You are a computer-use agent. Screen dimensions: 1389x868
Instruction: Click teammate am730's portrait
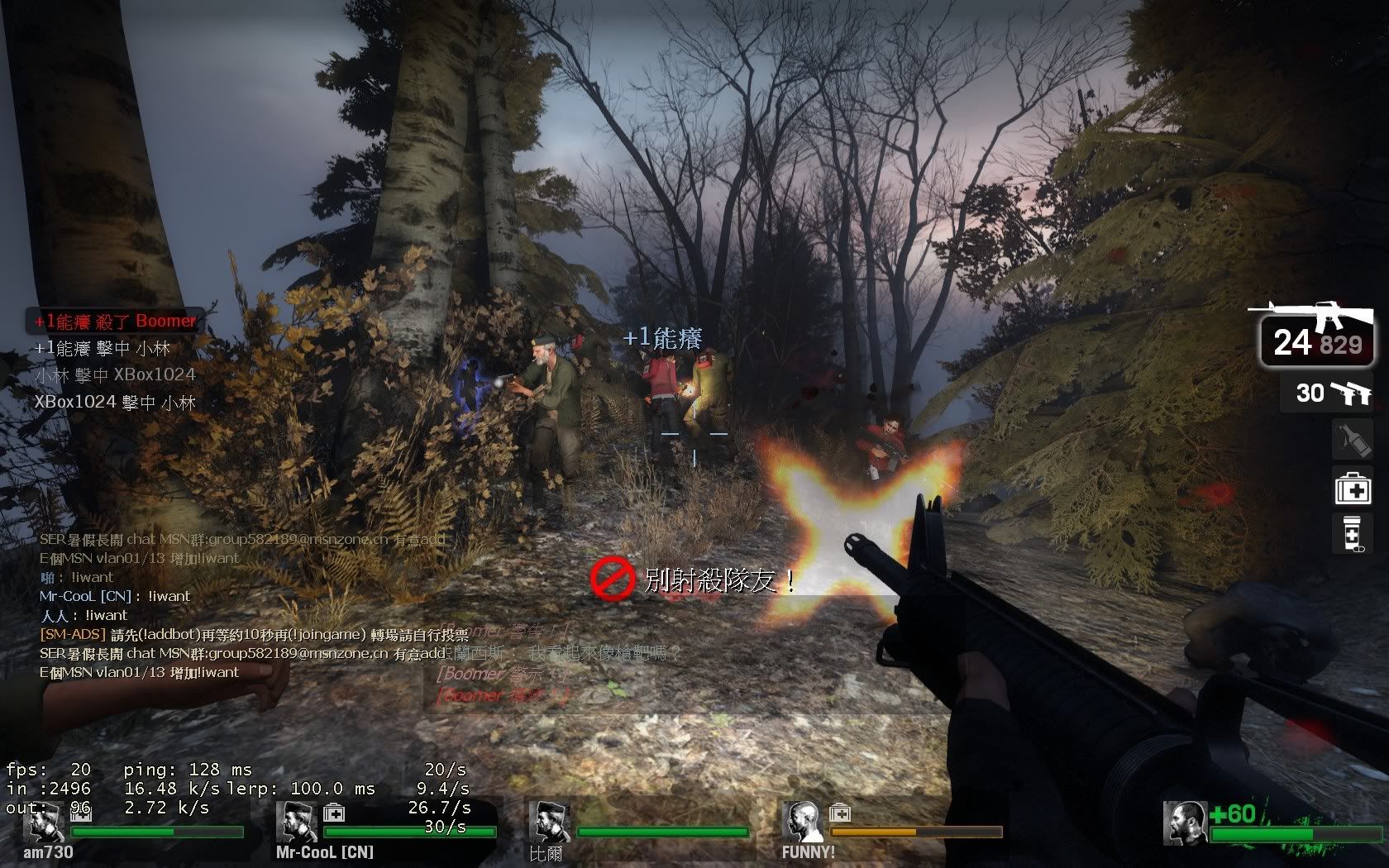(43, 821)
